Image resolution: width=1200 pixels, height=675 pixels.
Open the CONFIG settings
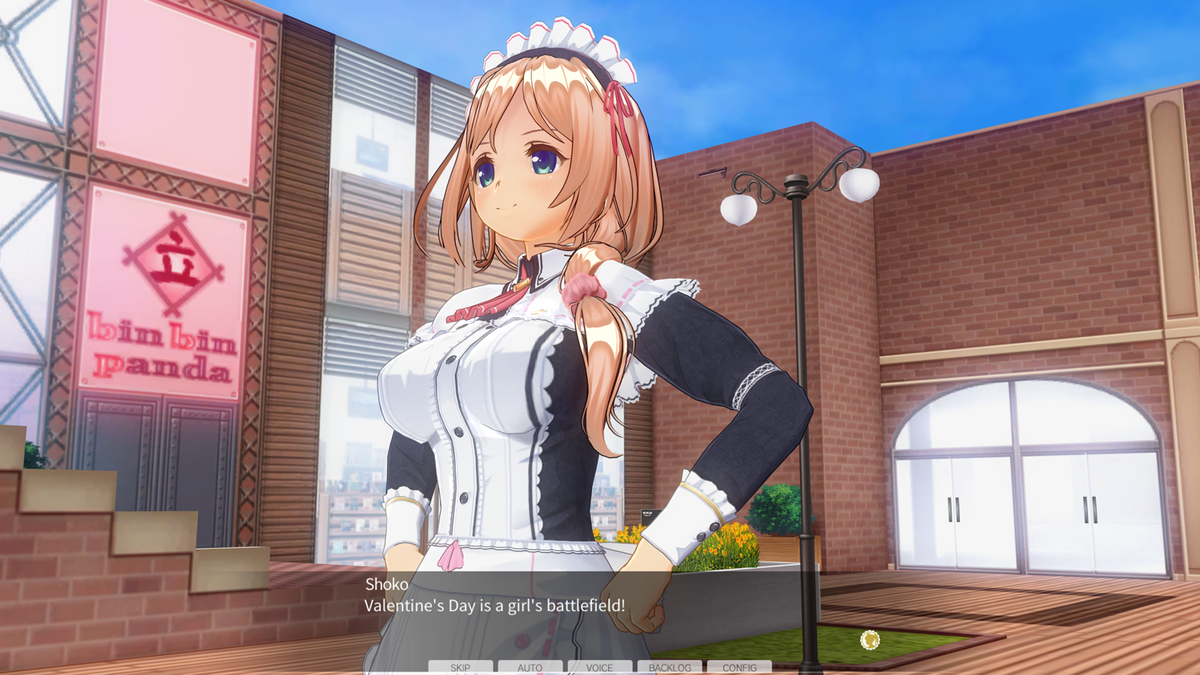coord(739,667)
